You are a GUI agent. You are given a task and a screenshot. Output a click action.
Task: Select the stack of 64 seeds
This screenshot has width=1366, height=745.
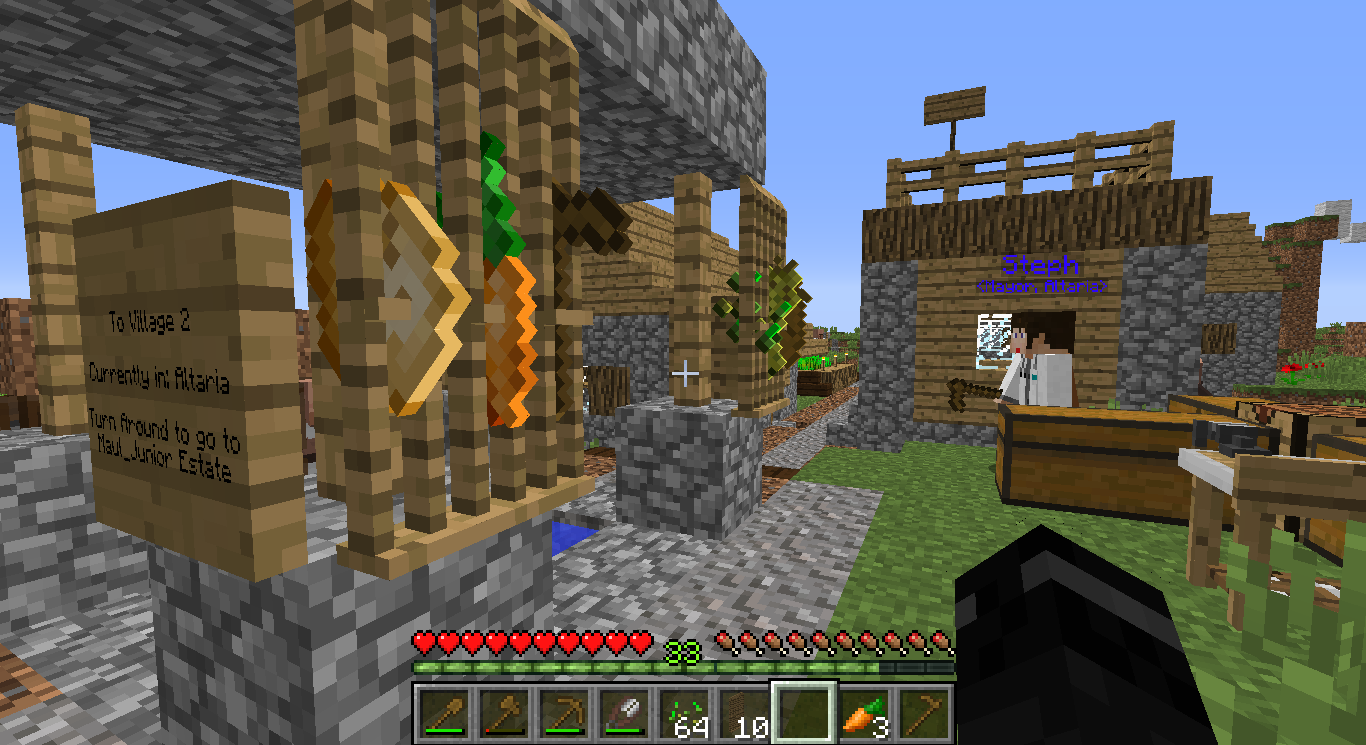tap(683, 713)
